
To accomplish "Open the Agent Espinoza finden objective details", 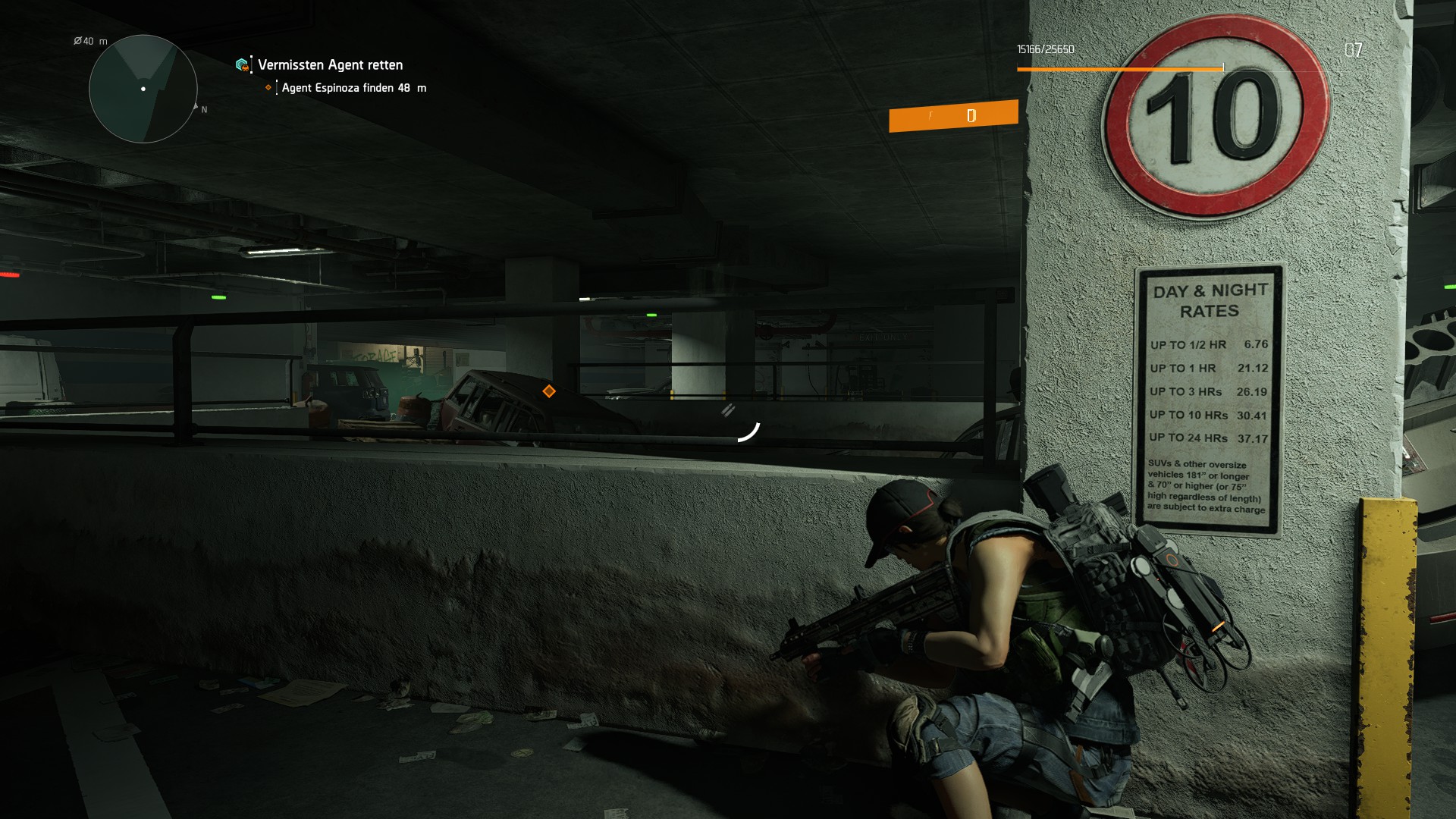I will [x=353, y=88].
